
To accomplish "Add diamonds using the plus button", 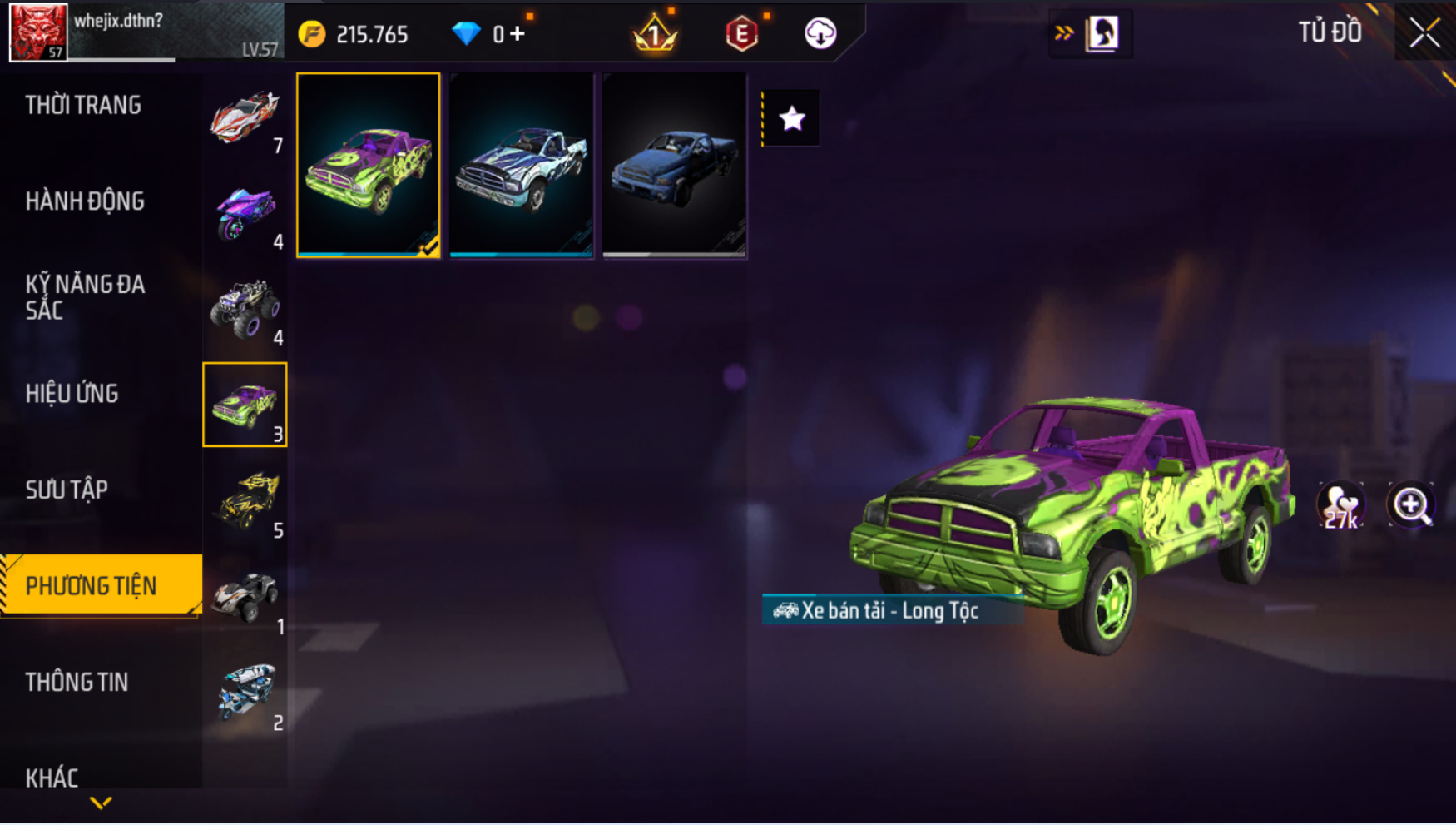I will 518,34.
